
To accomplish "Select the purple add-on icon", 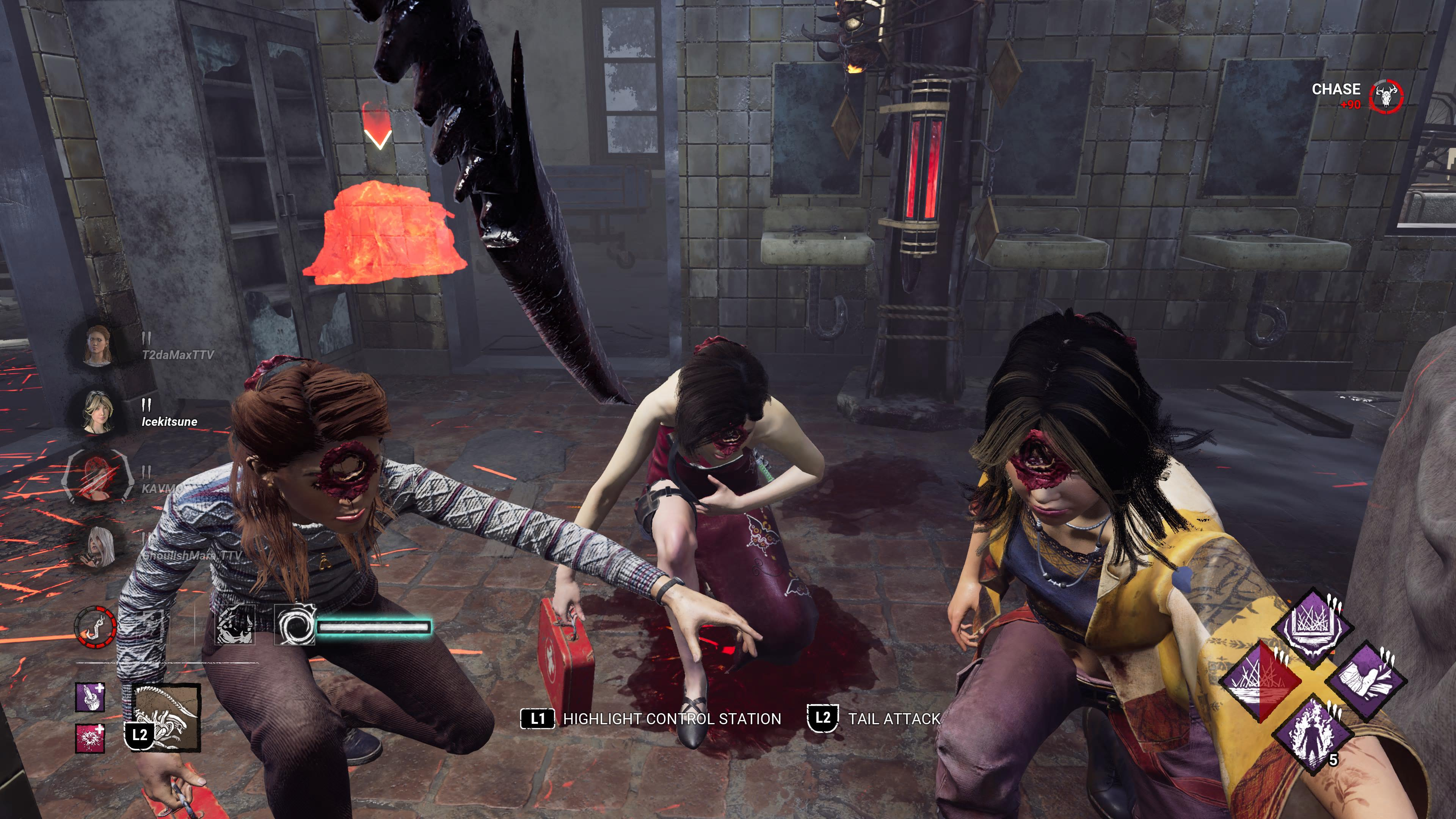I will (x=90, y=697).
